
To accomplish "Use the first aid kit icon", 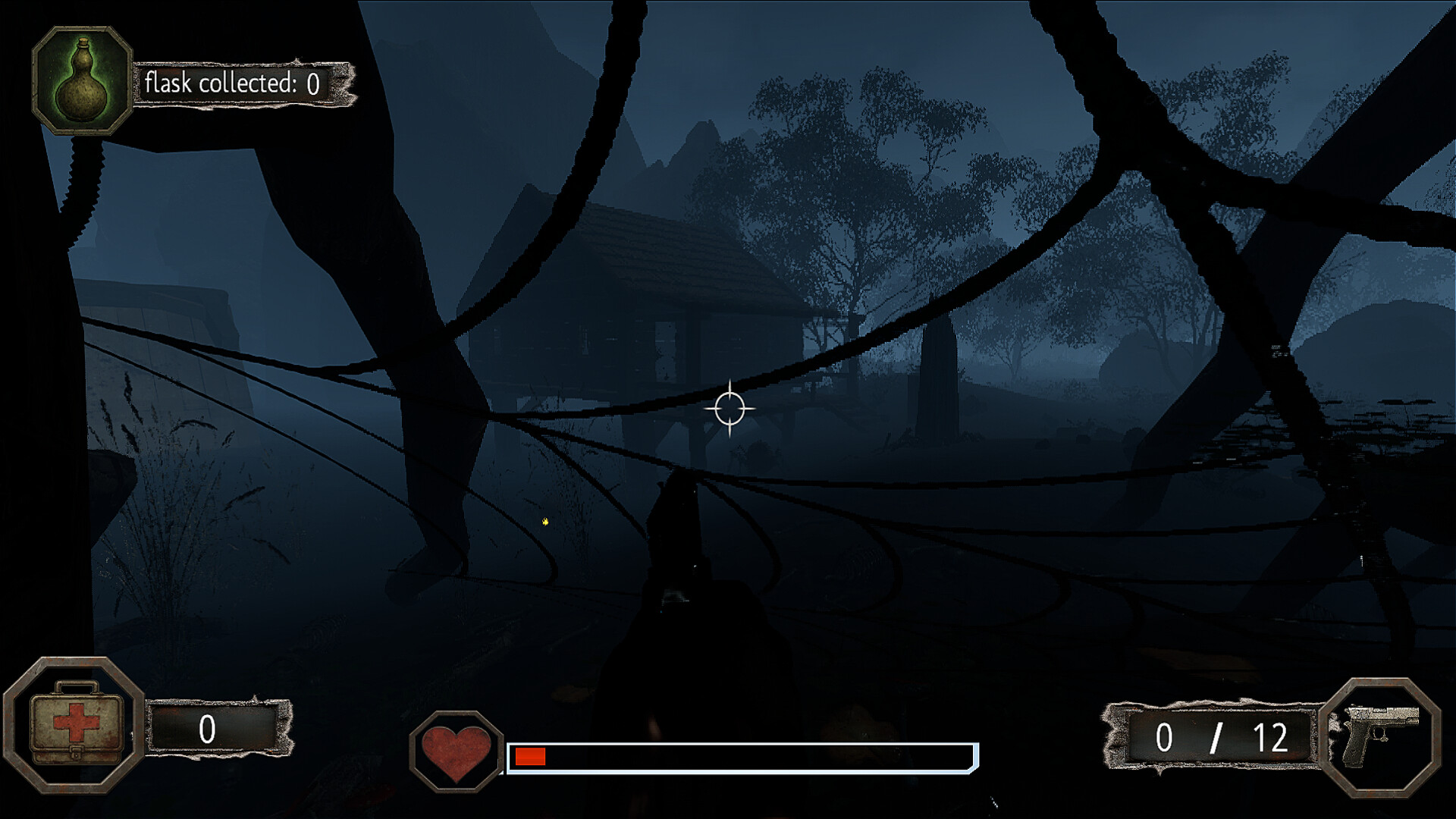I will coord(74,724).
